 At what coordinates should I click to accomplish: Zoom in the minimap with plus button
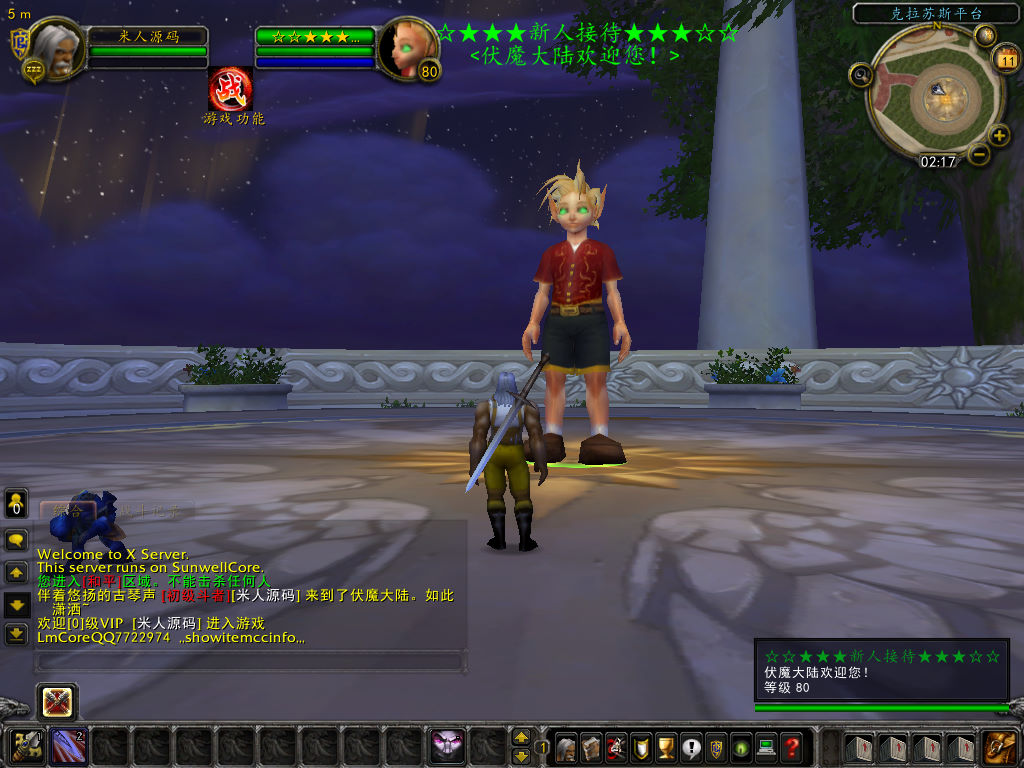tap(999, 136)
